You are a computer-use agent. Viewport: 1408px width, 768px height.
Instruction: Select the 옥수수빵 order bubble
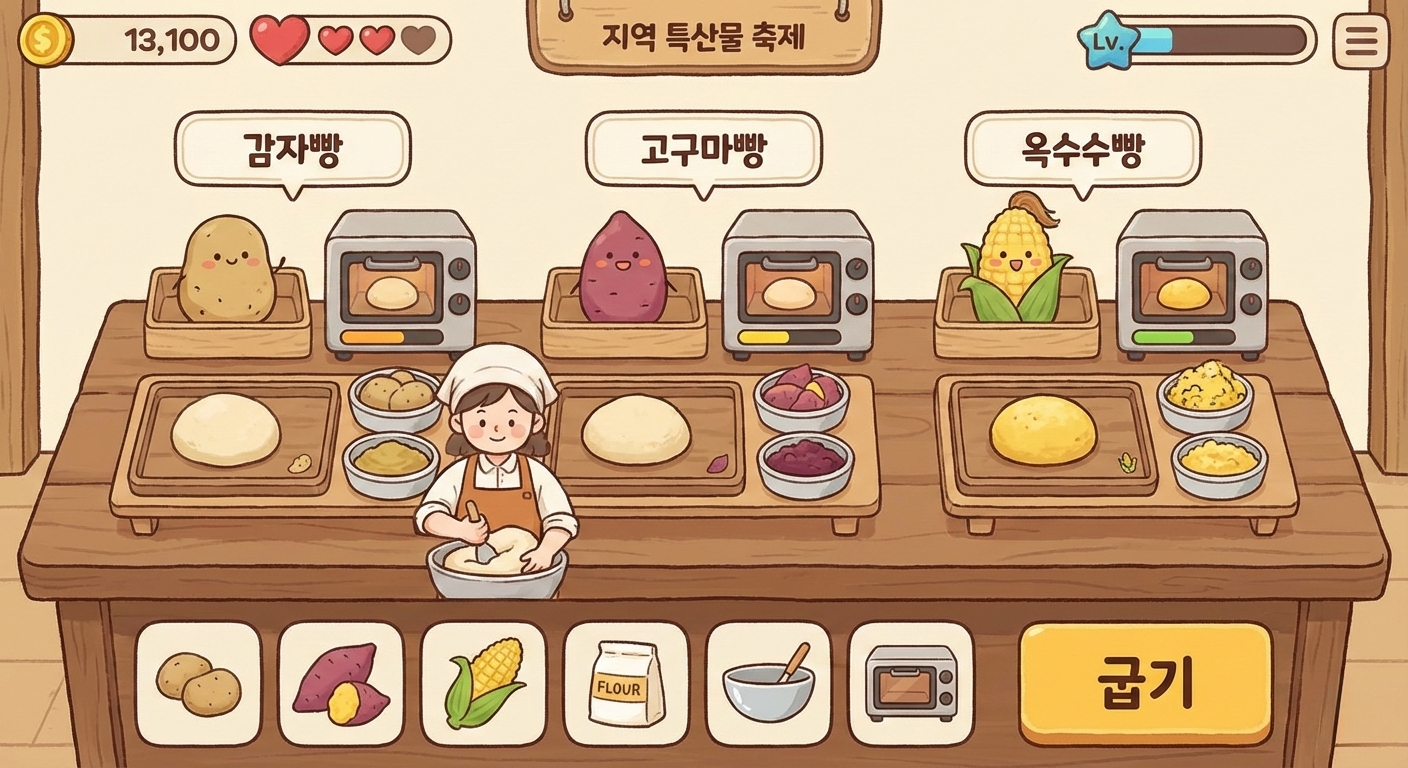(1083, 149)
